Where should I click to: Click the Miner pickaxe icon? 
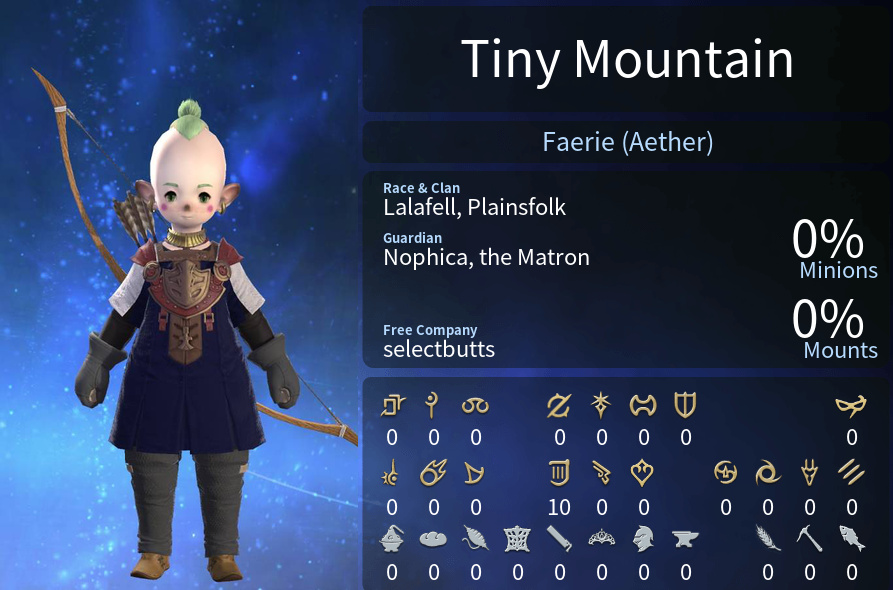[809, 538]
